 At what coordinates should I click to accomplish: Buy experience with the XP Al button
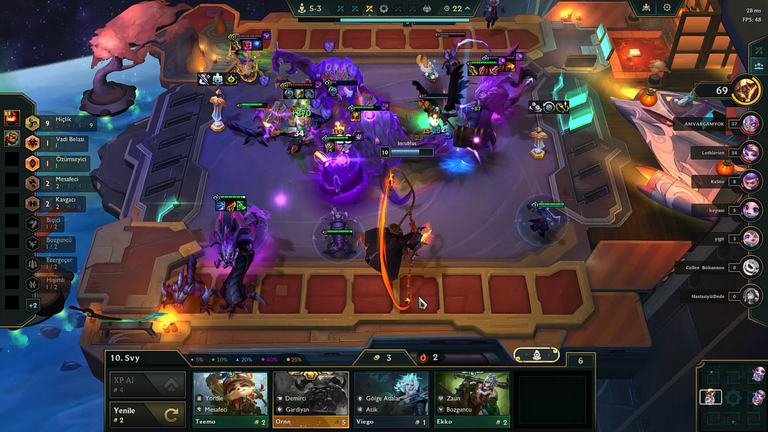(x=146, y=384)
